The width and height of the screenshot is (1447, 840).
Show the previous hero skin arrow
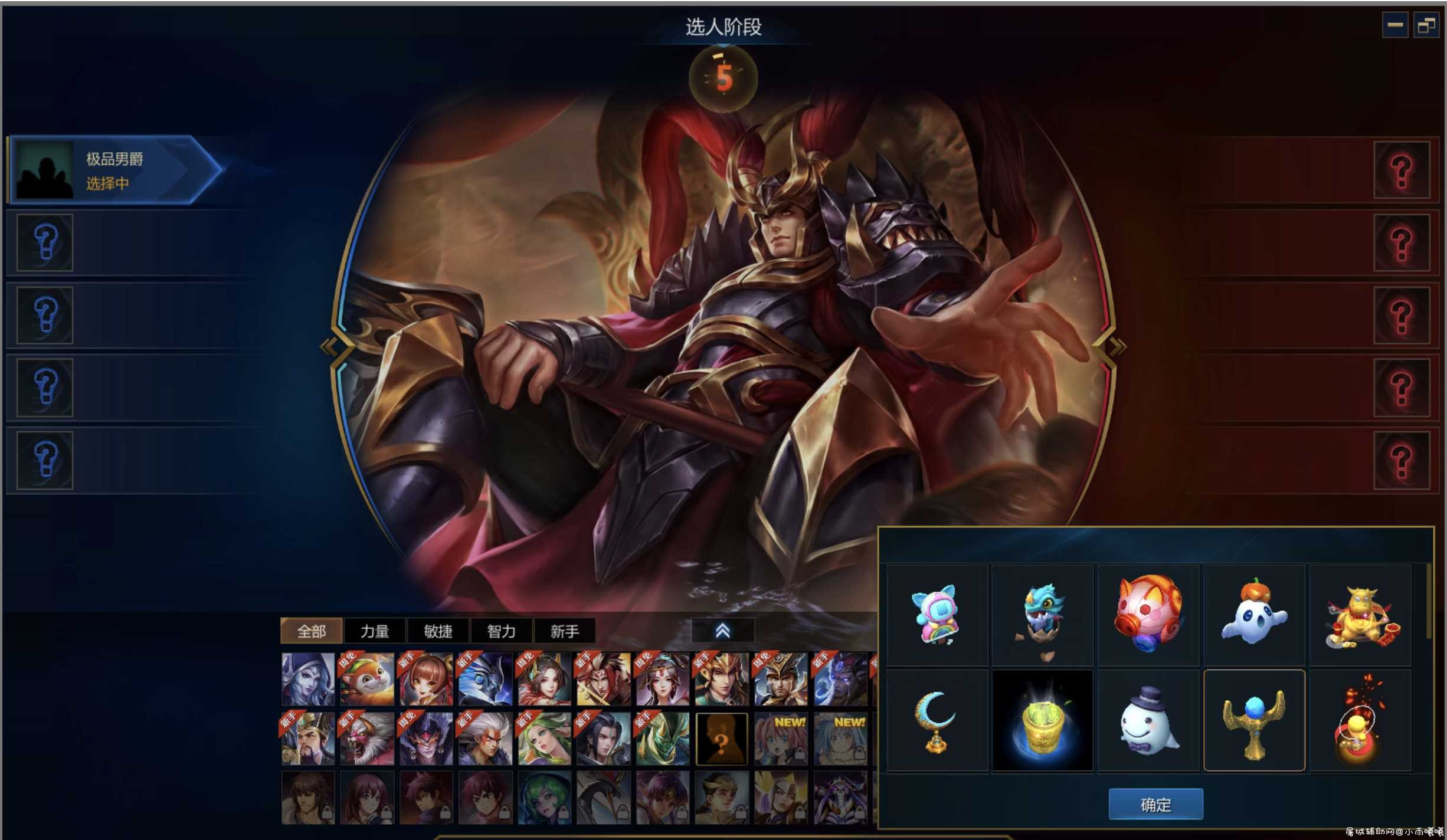pos(328,346)
